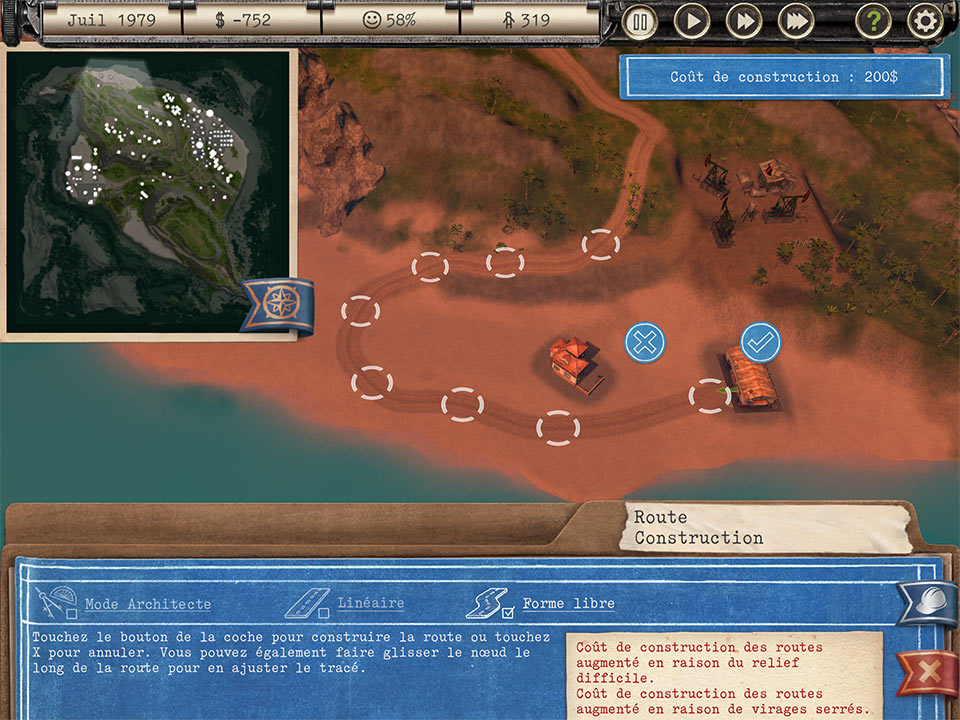Screen dimensions: 960x720
Task: Select Mode Architecte road tool
Action: click(147, 604)
